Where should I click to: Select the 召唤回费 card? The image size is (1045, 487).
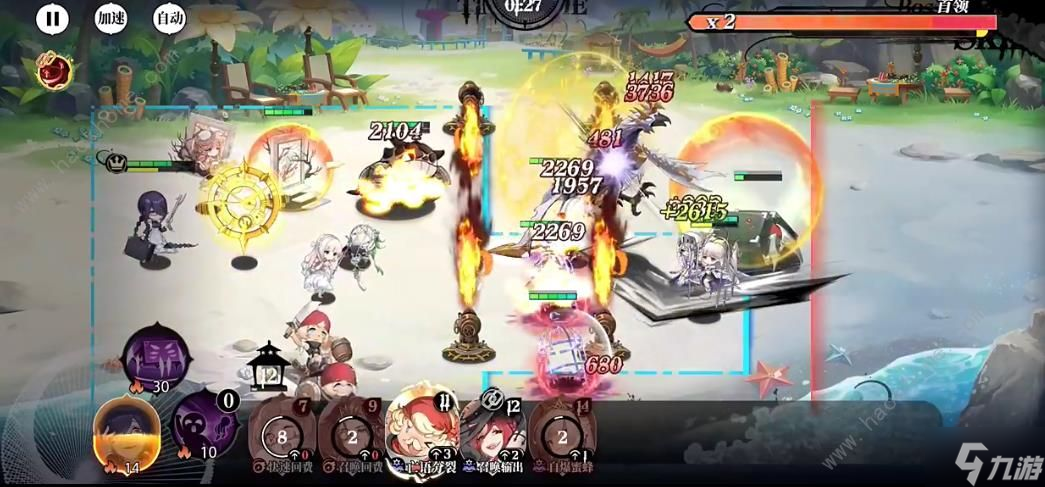pos(350,432)
